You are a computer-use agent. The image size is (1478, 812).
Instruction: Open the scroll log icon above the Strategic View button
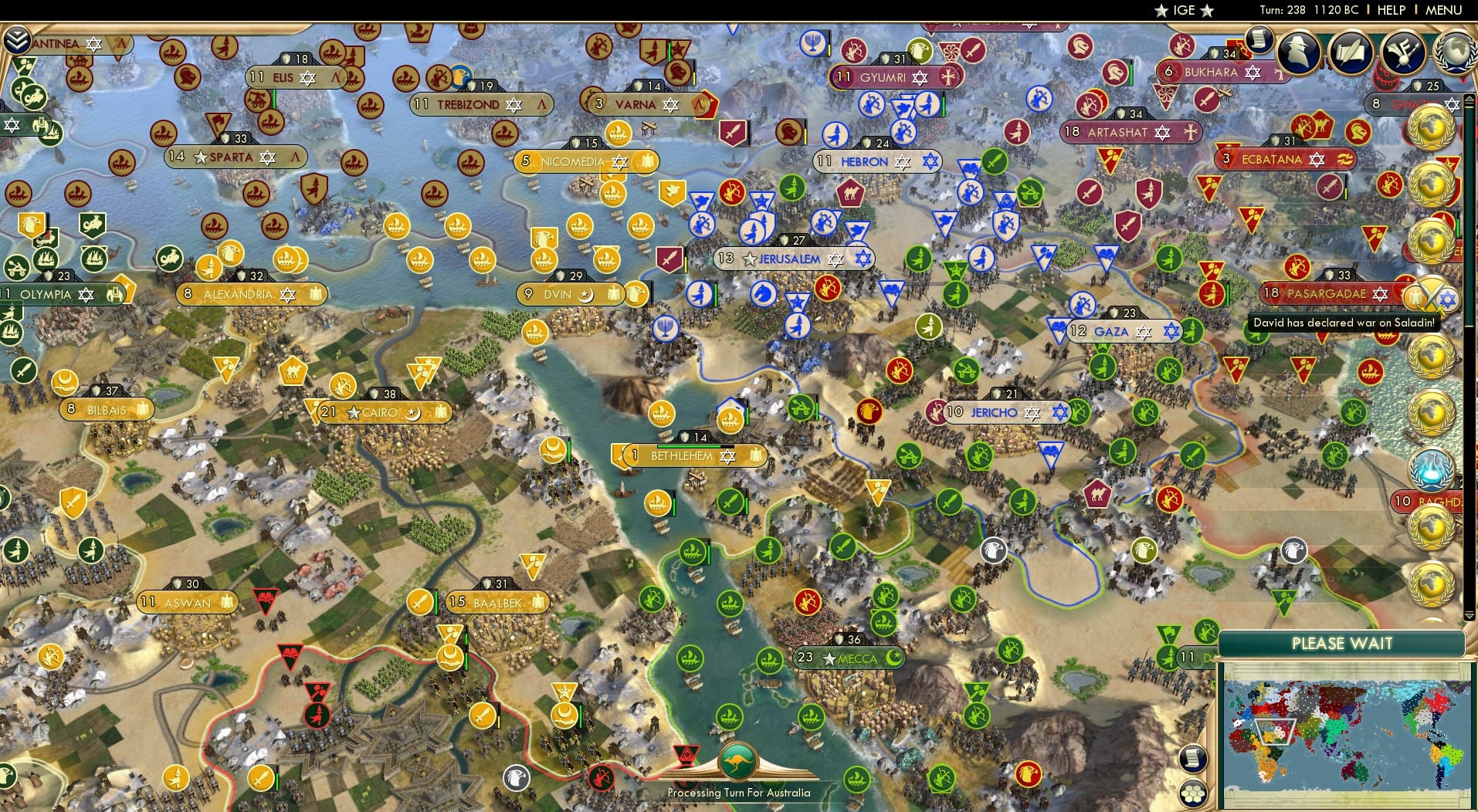[1193, 758]
